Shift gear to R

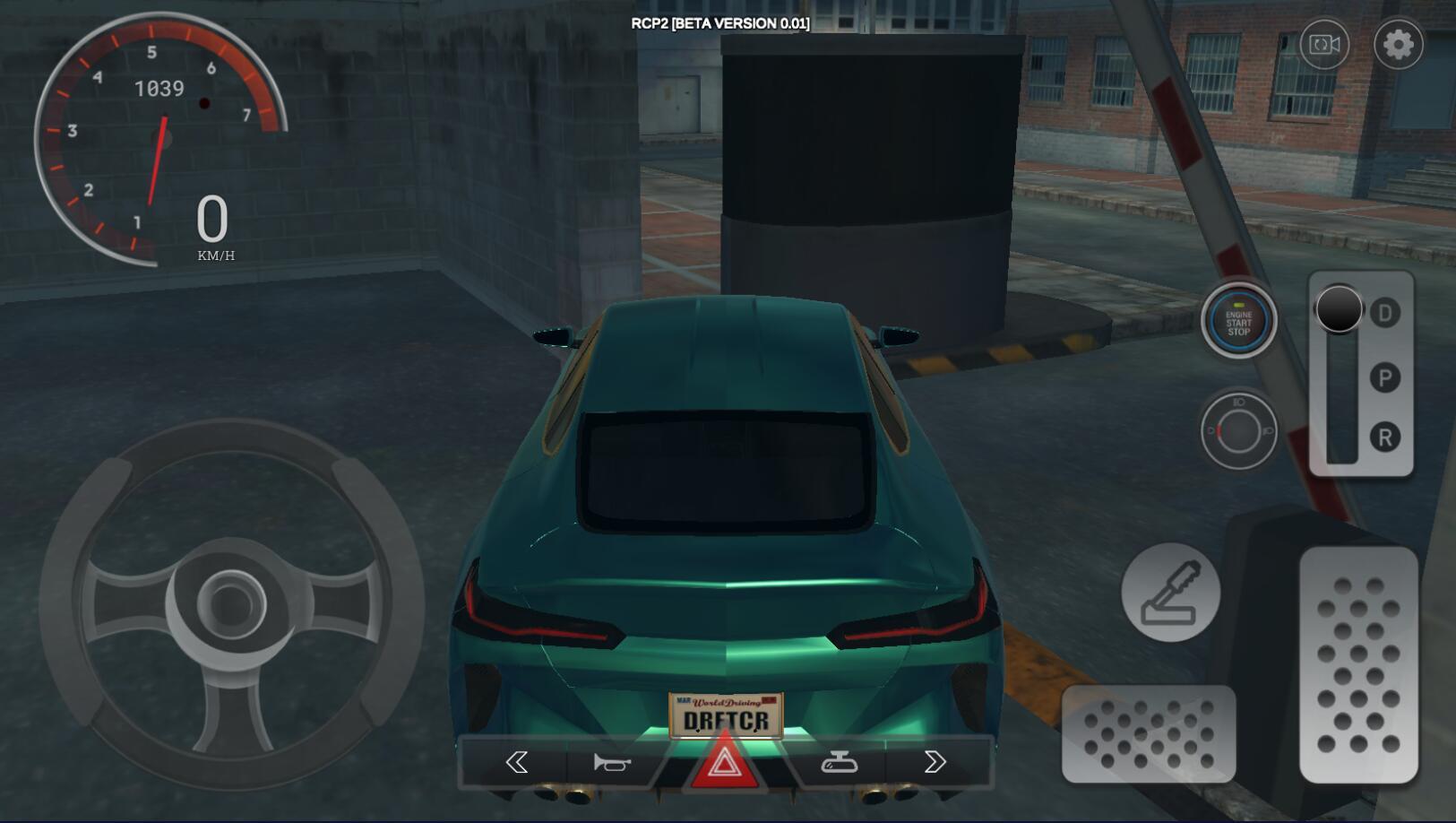tap(1385, 437)
